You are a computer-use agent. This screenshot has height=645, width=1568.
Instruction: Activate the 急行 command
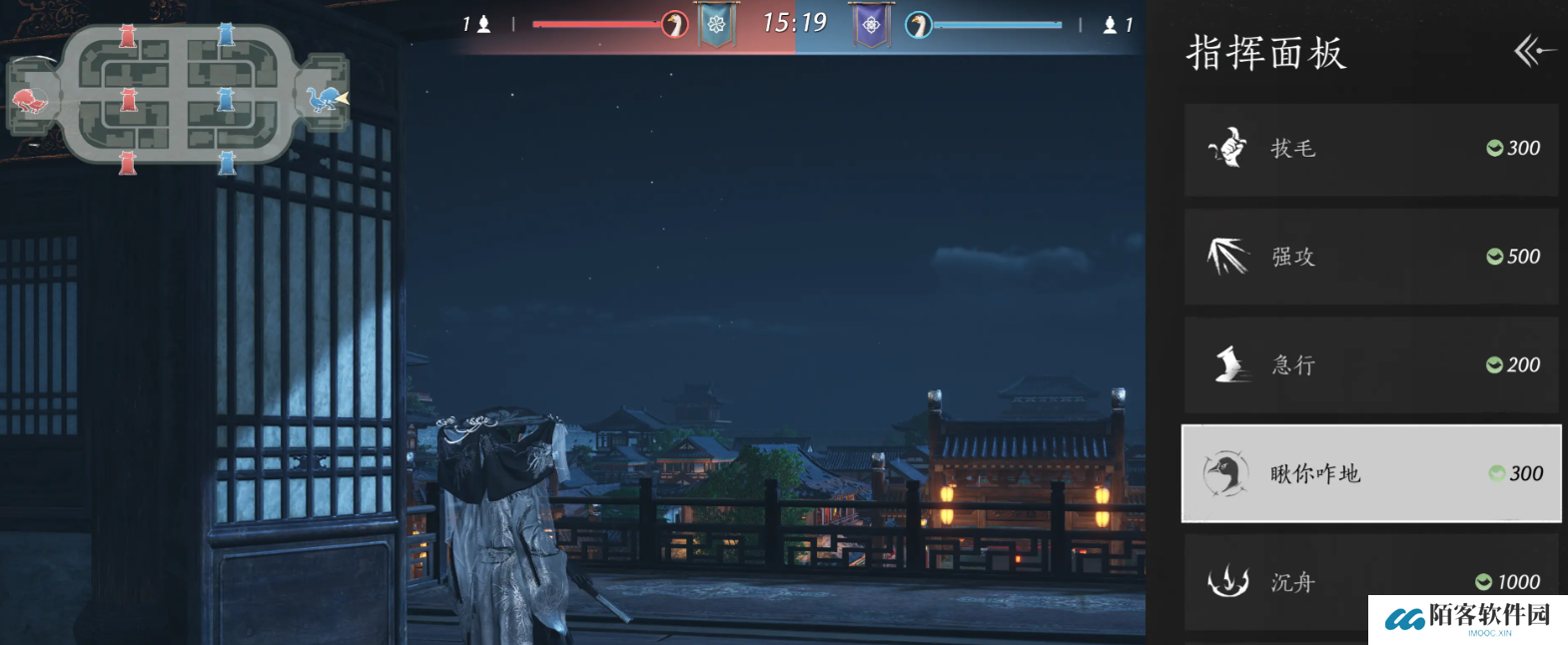click(x=1370, y=365)
